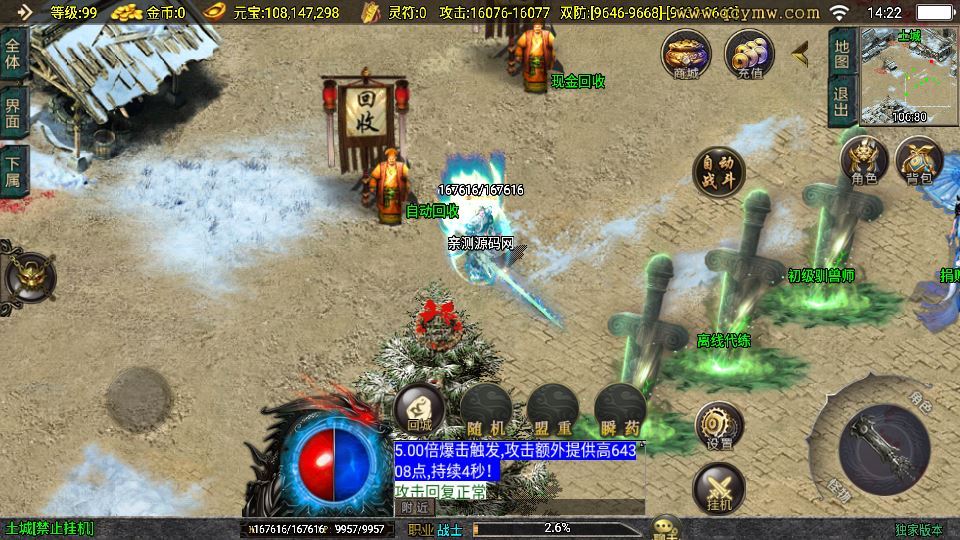Use the 回城 return-to-town skill
The image size is (960, 540).
point(419,409)
